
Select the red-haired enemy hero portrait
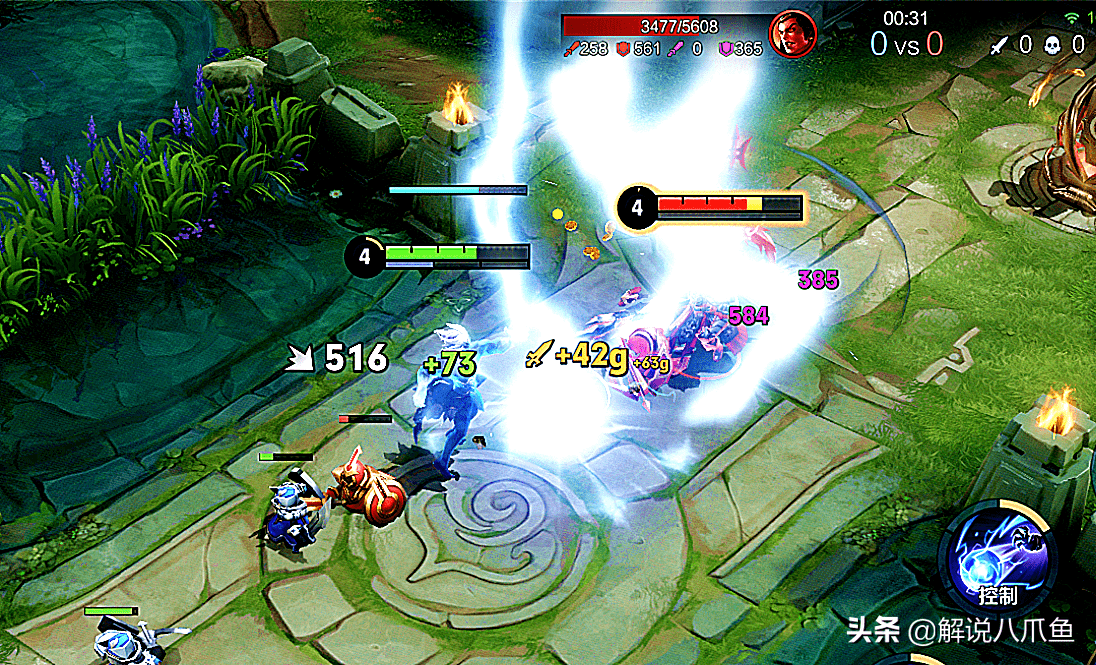click(793, 34)
